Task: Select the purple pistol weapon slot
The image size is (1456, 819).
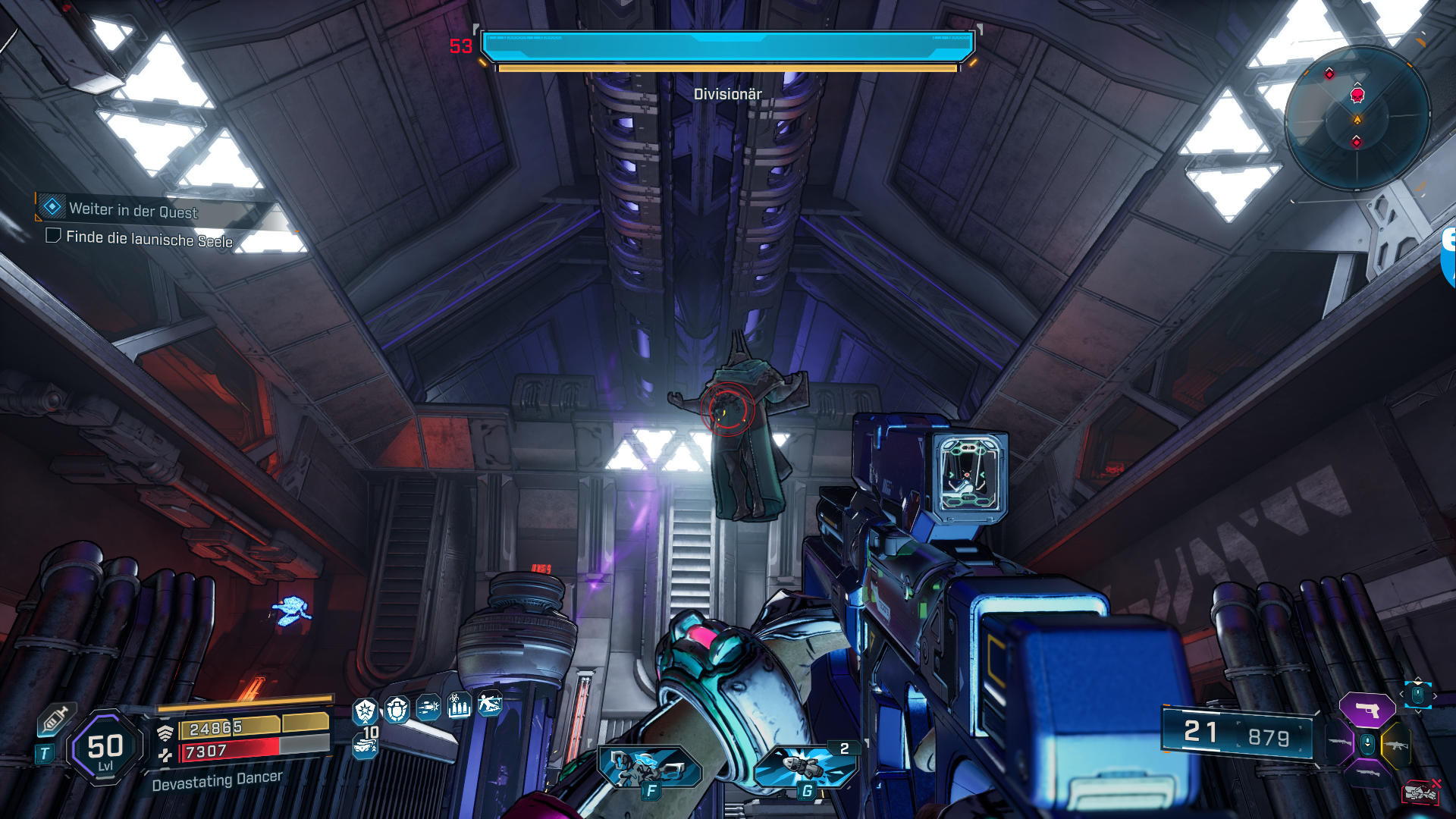Action: [1367, 711]
